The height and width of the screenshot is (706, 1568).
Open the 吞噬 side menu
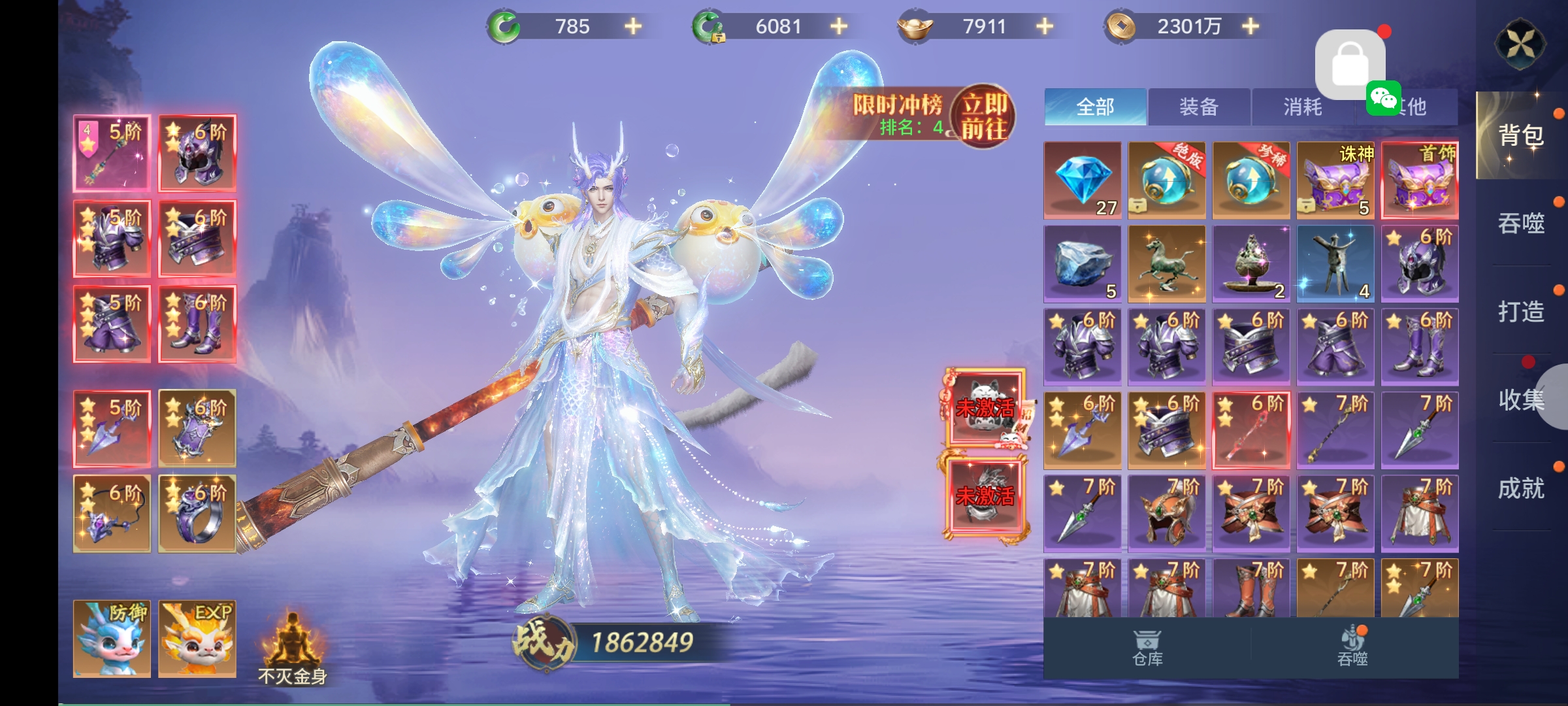(x=1521, y=224)
